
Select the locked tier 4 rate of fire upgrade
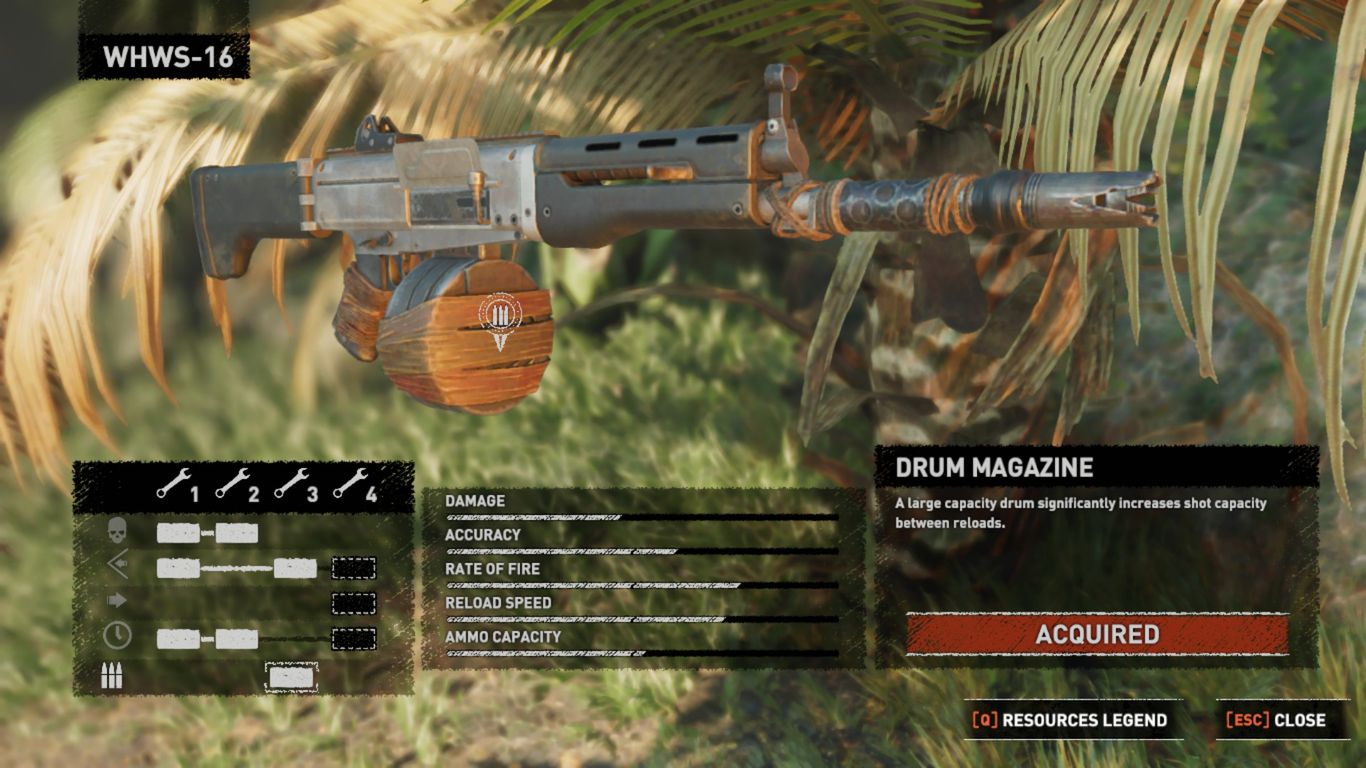[353, 602]
